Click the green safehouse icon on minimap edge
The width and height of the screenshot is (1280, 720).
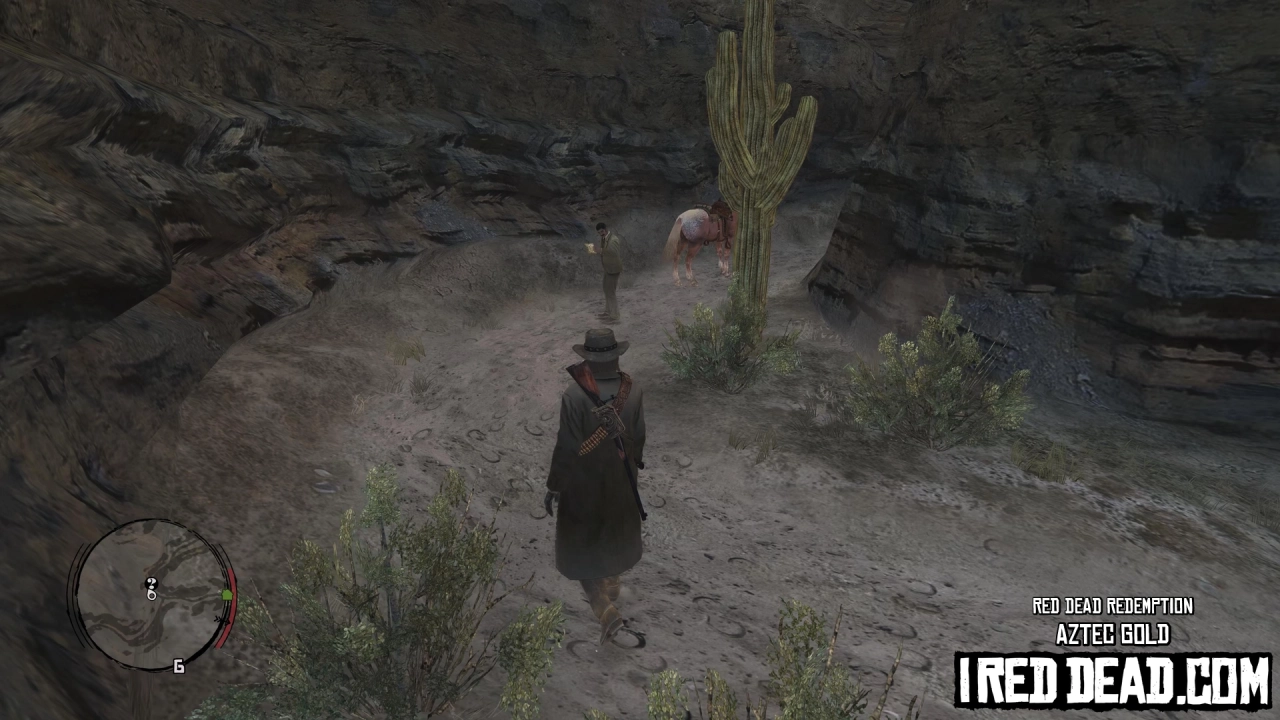[x=228, y=594]
